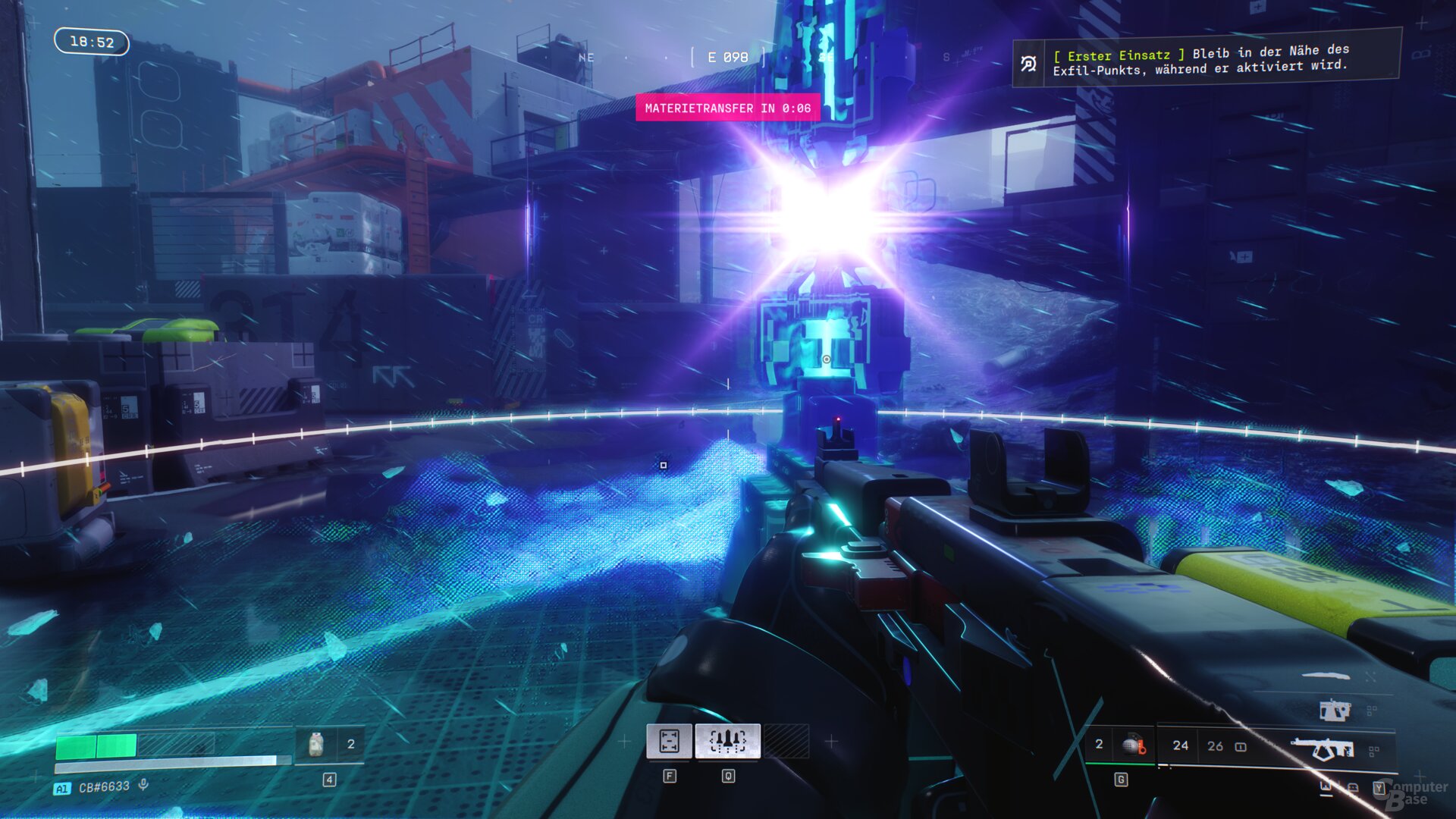Activate the scan-frame ability icon
This screenshot has height=819, width=1456.
(669, 741)
